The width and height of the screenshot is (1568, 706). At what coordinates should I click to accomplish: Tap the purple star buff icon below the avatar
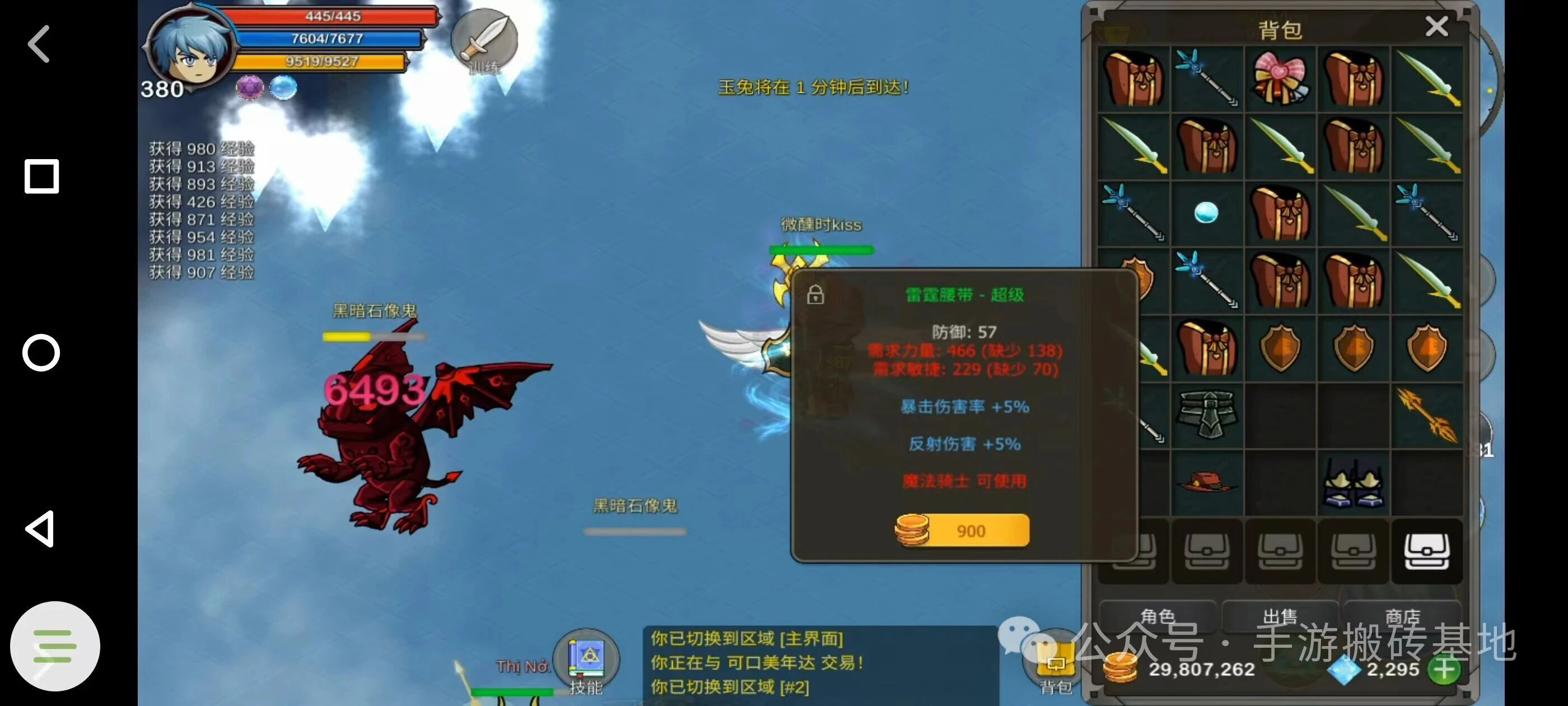[250, 86]
